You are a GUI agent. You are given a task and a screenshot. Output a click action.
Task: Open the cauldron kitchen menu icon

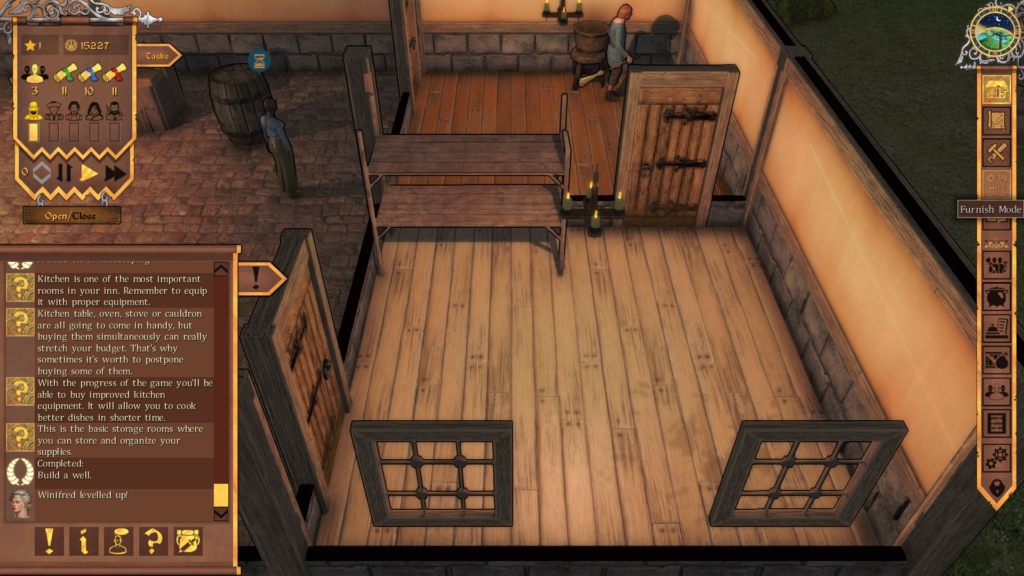(x=996, y=297)
